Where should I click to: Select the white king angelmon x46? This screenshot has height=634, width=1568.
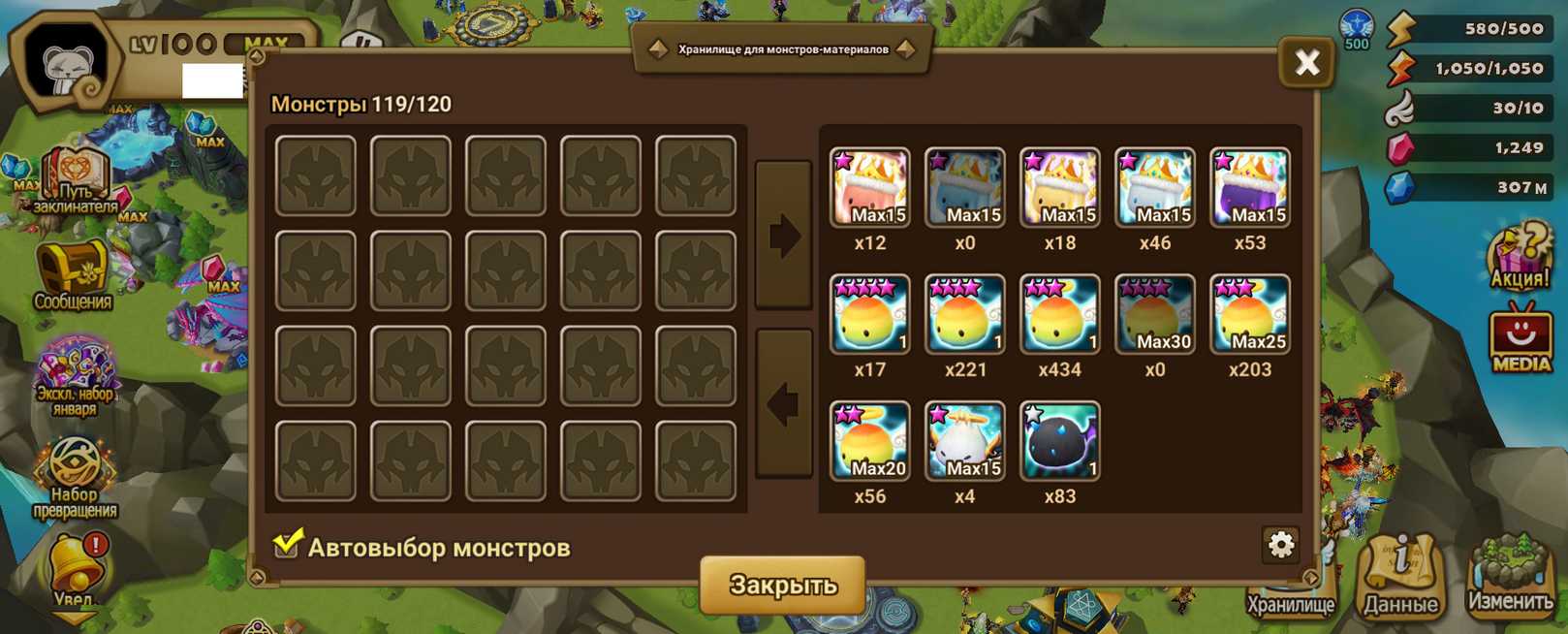coord(1154,188)
